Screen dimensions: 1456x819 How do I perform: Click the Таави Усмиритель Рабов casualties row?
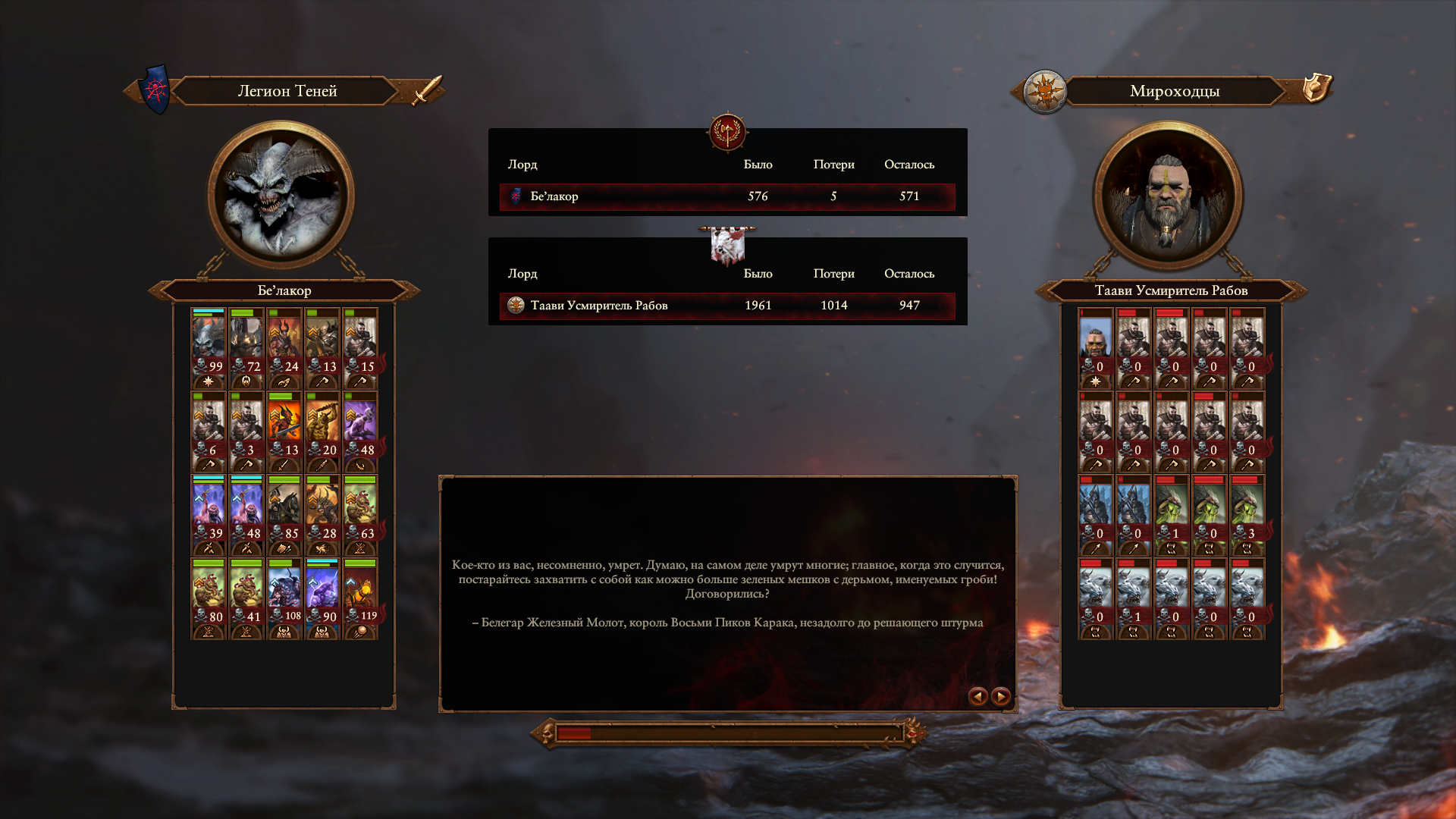click(726, 306)
